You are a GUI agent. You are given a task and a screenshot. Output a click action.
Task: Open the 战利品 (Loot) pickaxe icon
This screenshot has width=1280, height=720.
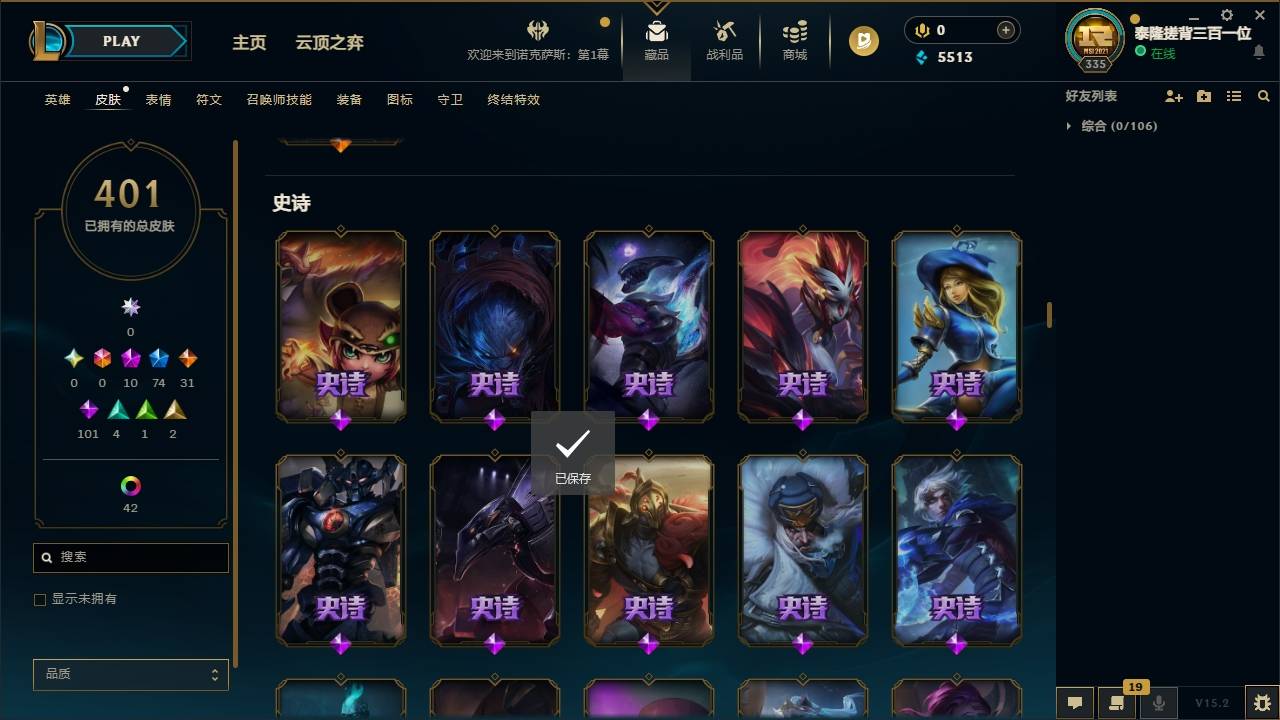tap(724, 40)
